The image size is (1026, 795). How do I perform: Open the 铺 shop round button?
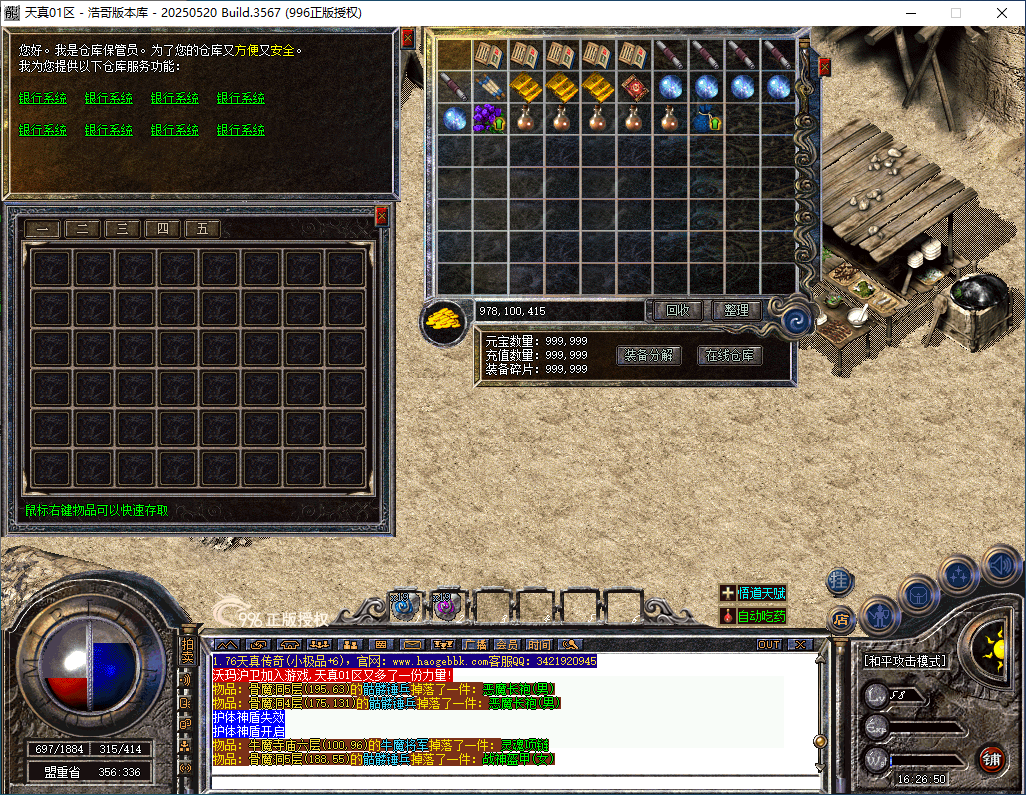pos(992,759)
